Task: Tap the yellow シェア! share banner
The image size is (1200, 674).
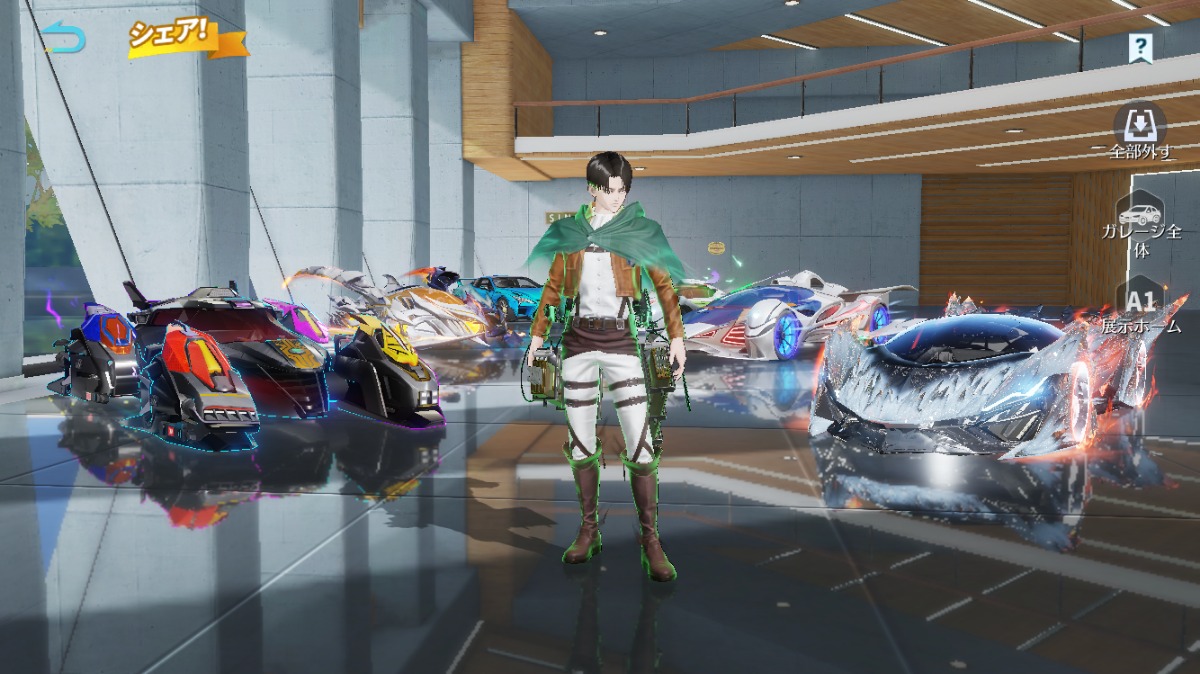Action: click(x=172, y=36)
